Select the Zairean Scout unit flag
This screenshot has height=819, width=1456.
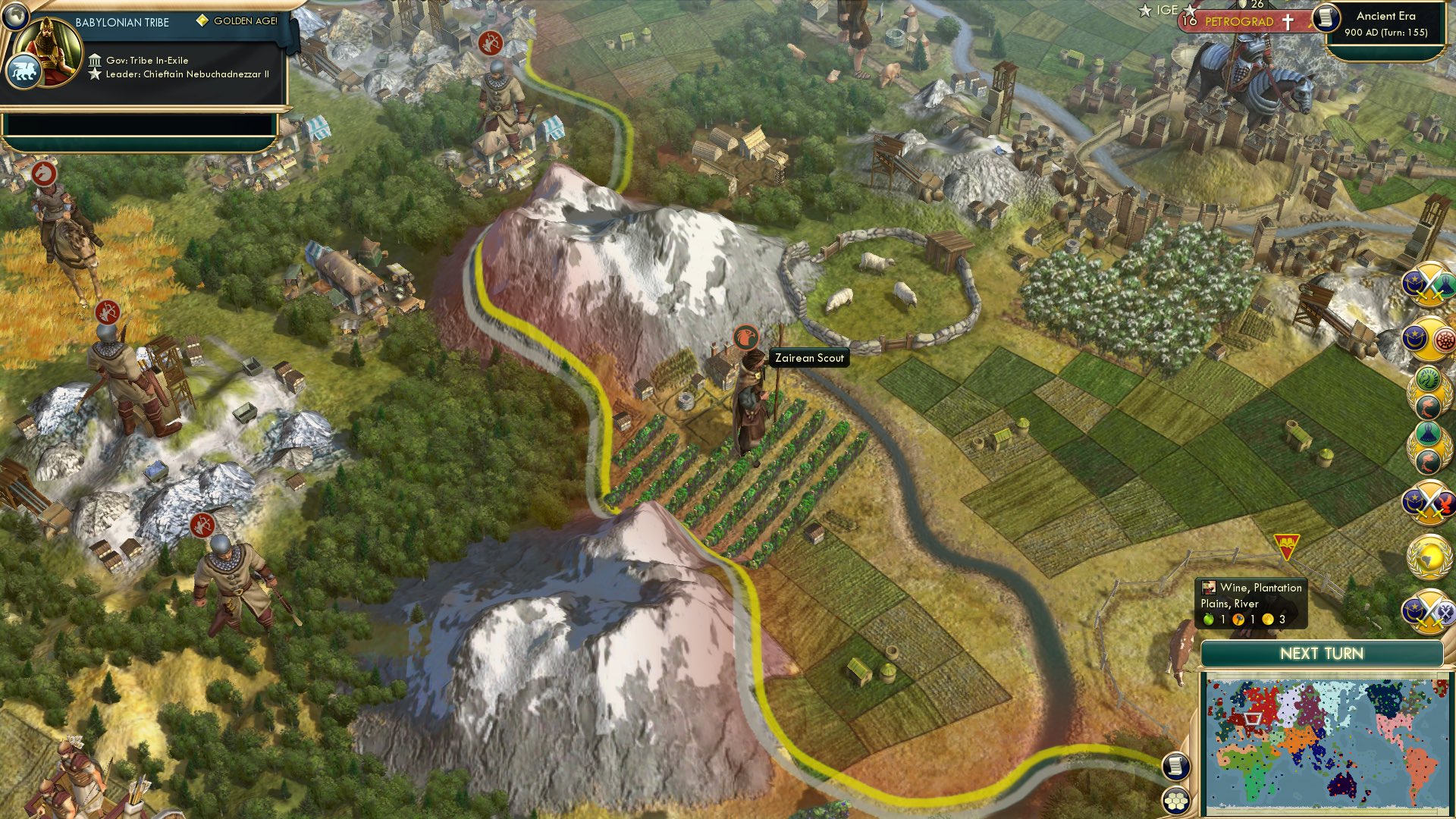(x=745, y=337)
